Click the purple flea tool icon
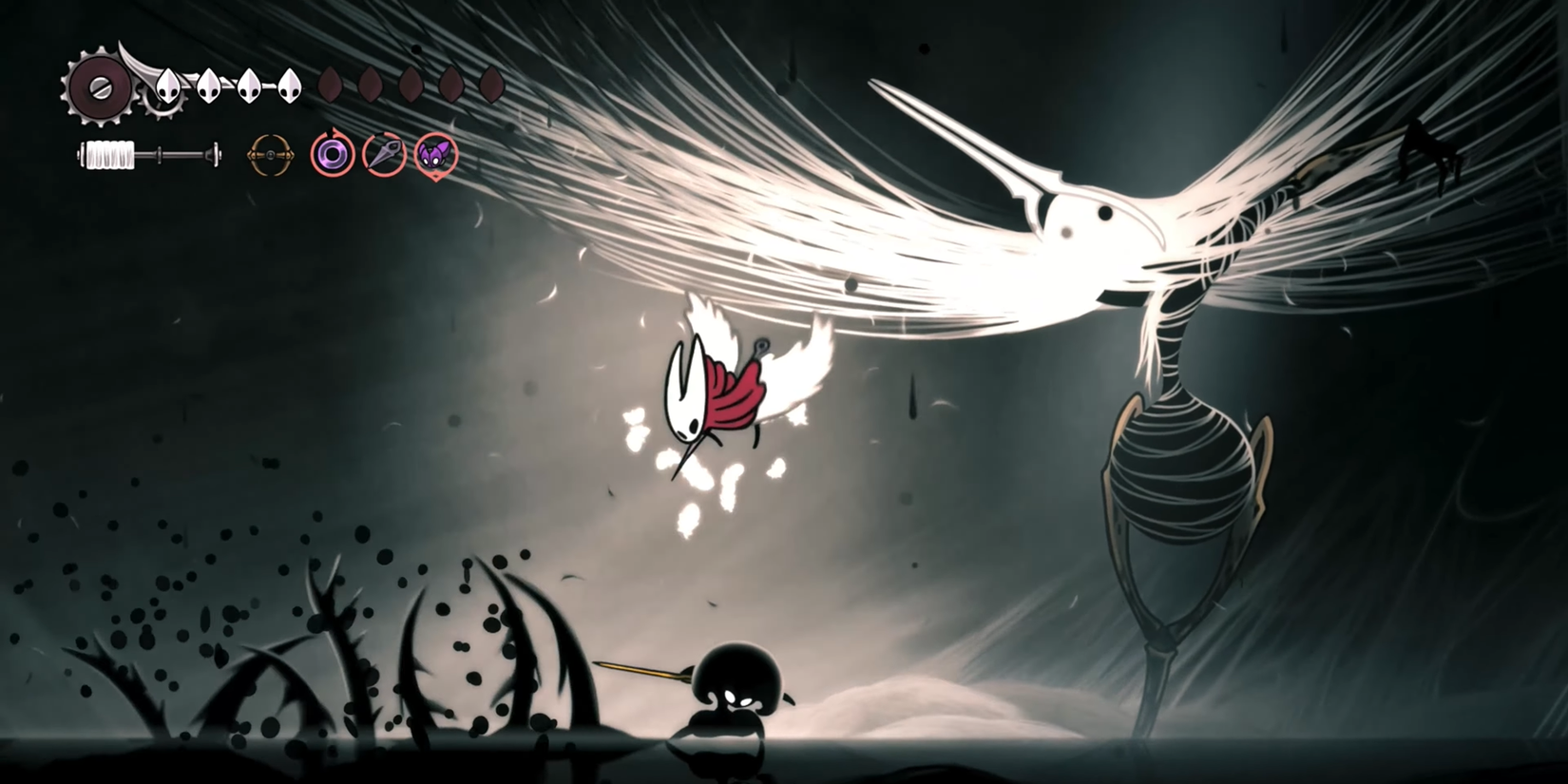This screenshot has height=784, width=1568. tap(437, 154)
